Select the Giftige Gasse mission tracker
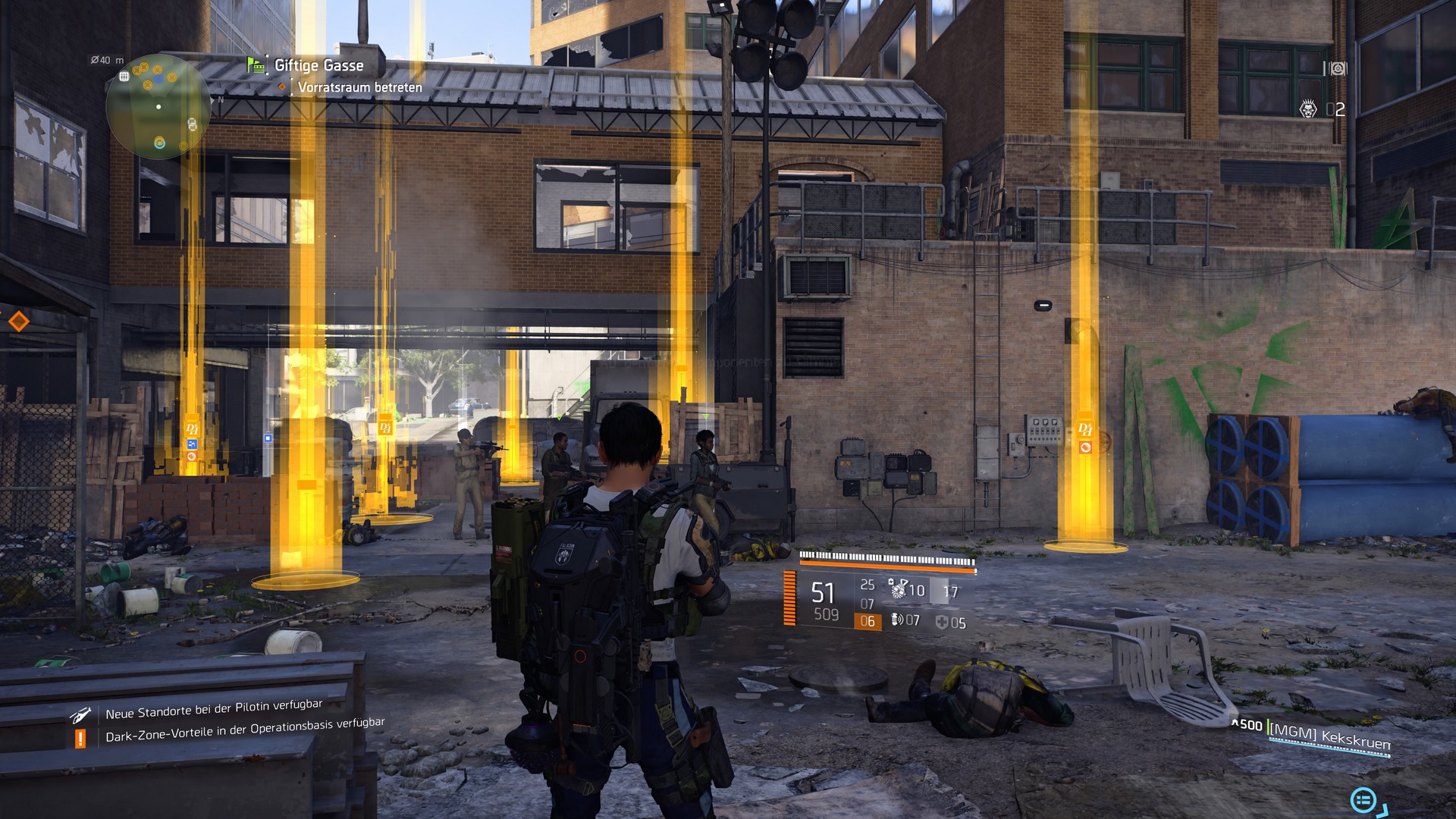This screenshot has width=1456, height=819. 318,66
